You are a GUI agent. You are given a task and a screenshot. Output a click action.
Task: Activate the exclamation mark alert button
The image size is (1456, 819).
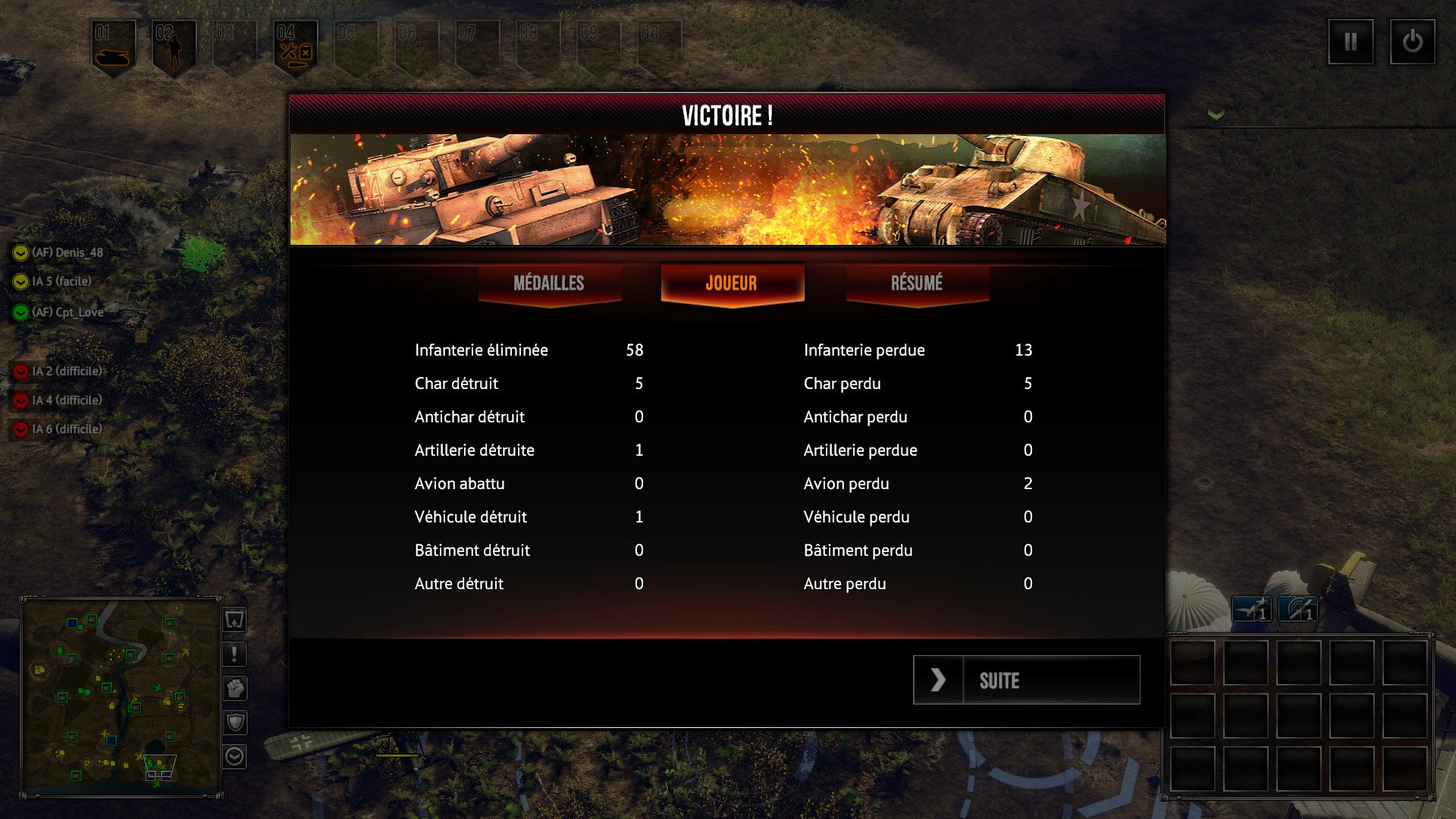tap(235, 654)
